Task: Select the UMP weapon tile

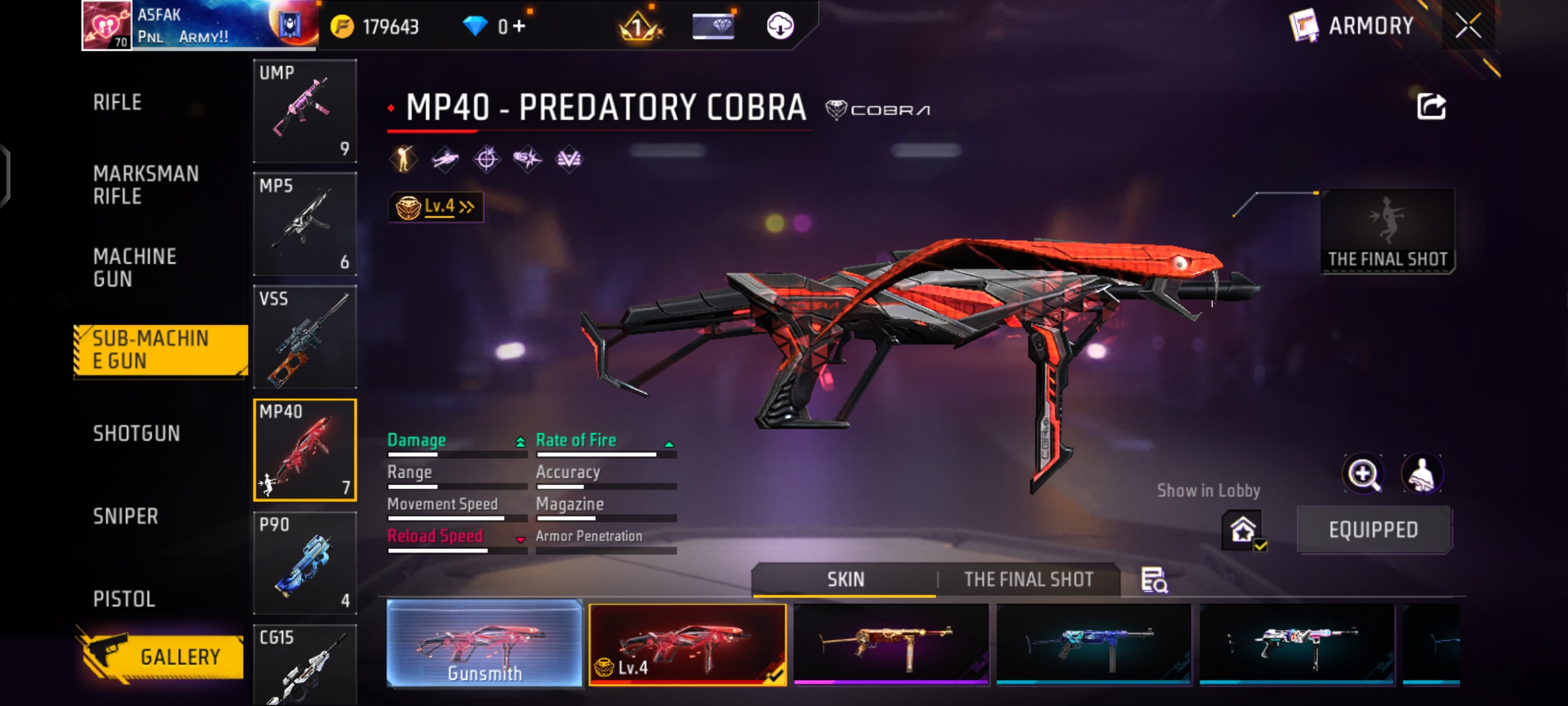Action: (304, 110)
